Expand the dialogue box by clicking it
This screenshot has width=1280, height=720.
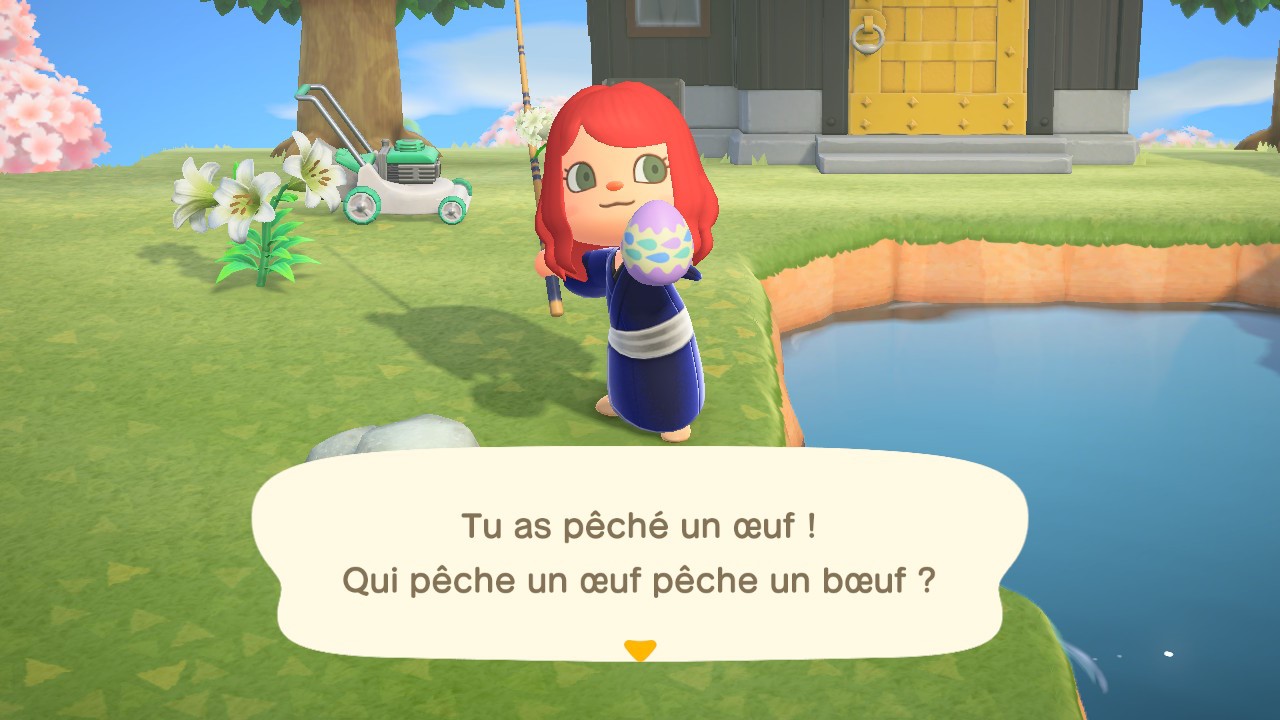[640, 555]
